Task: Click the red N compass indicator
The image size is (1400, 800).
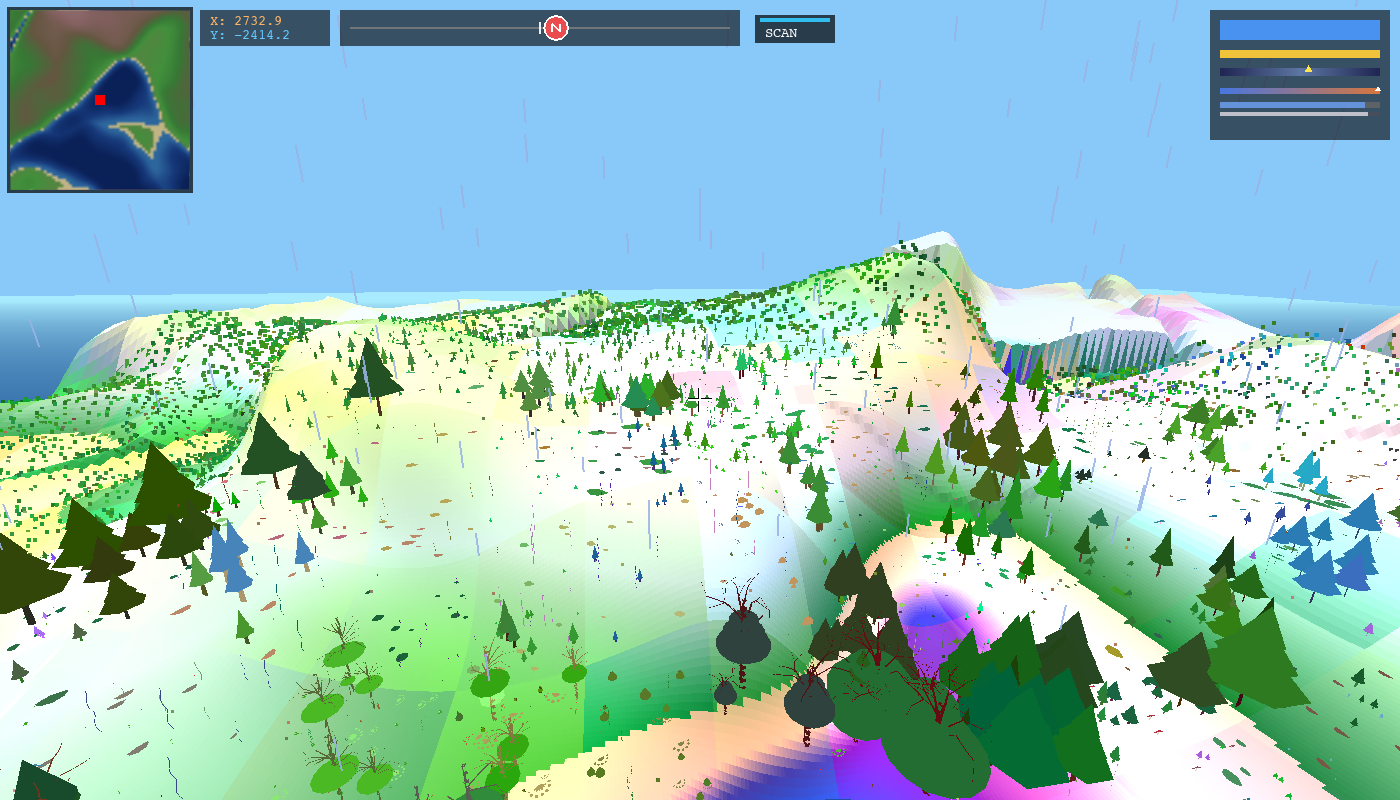Action: pyautogui.click(x=555, y=28)
